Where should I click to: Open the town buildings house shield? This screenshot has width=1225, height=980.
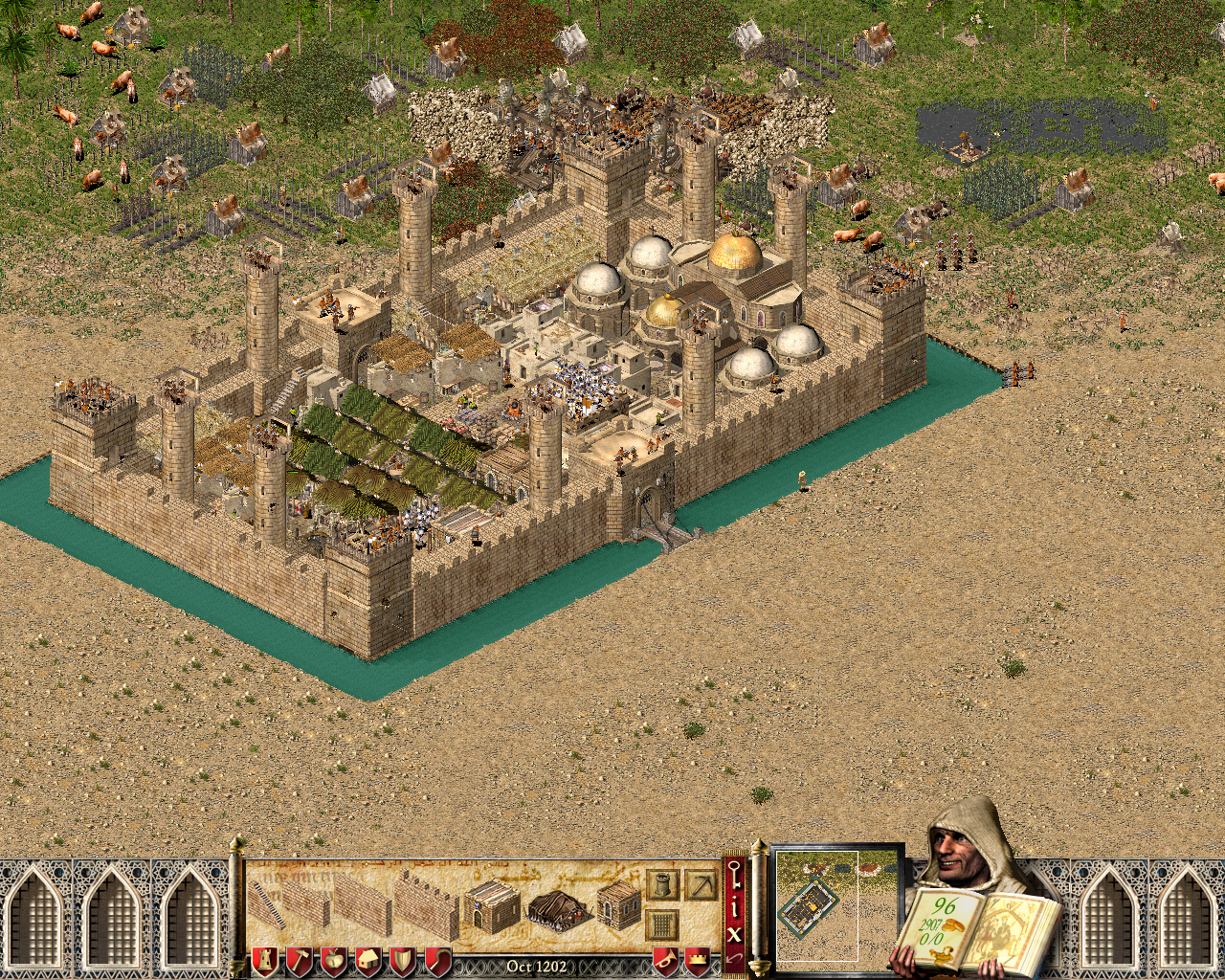pyautogui.click(x=368, y=960)
